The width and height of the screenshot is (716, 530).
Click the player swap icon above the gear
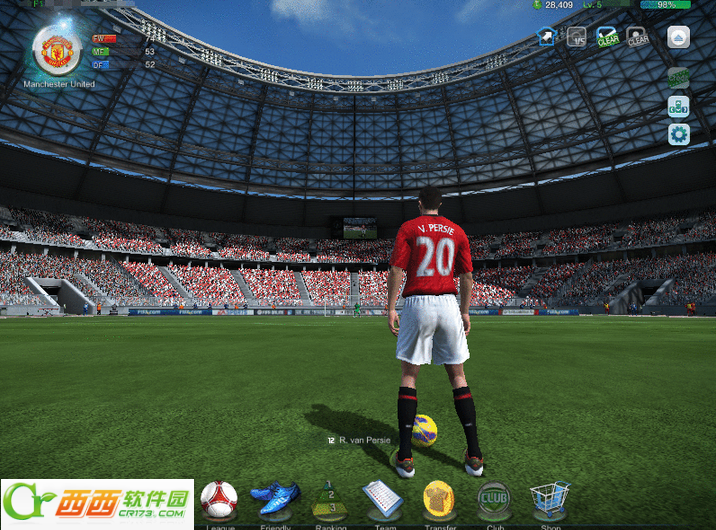679,106
